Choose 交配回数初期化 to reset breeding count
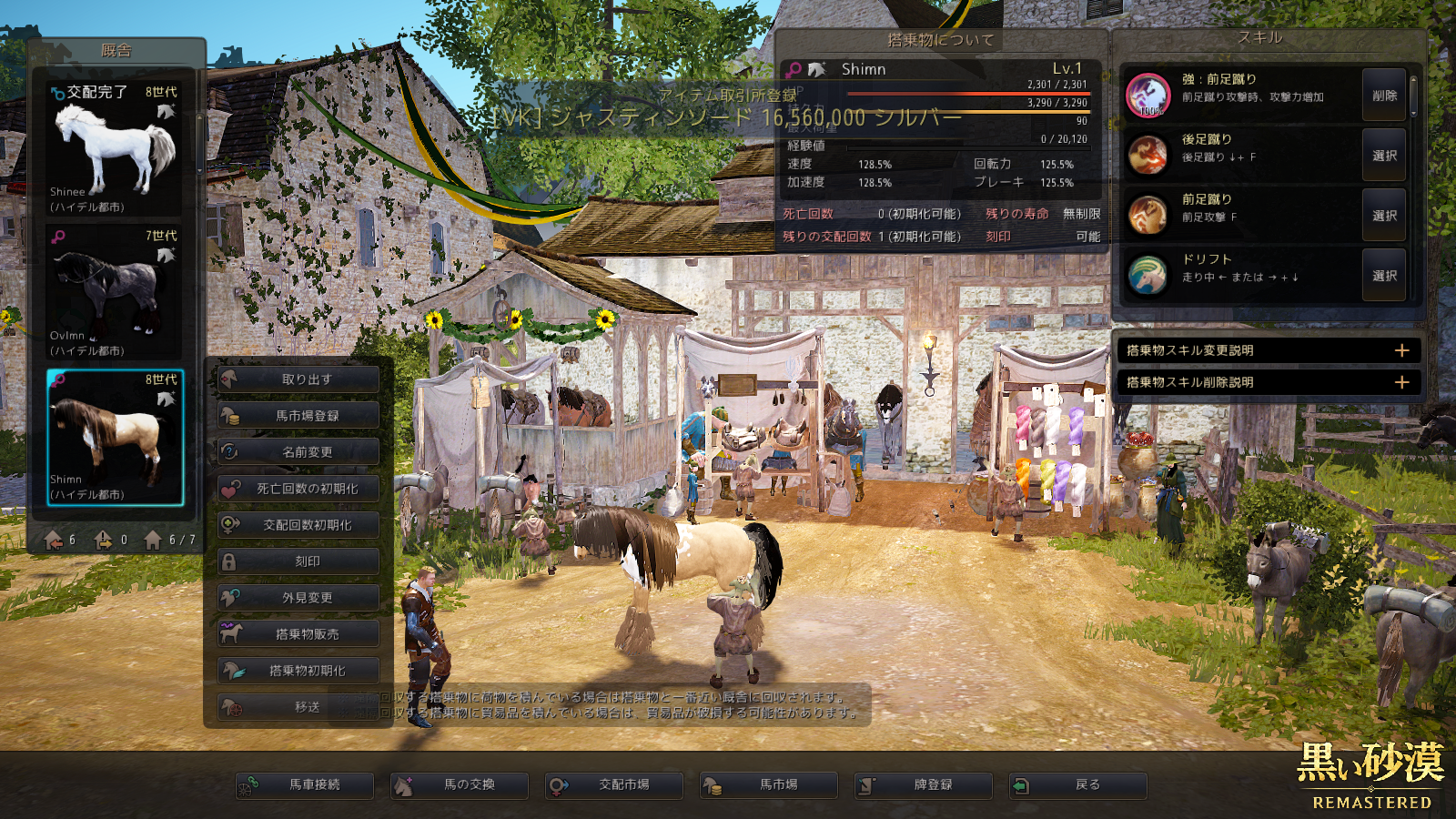This screenshot has height=819, width=1456. tap(298, 525)
